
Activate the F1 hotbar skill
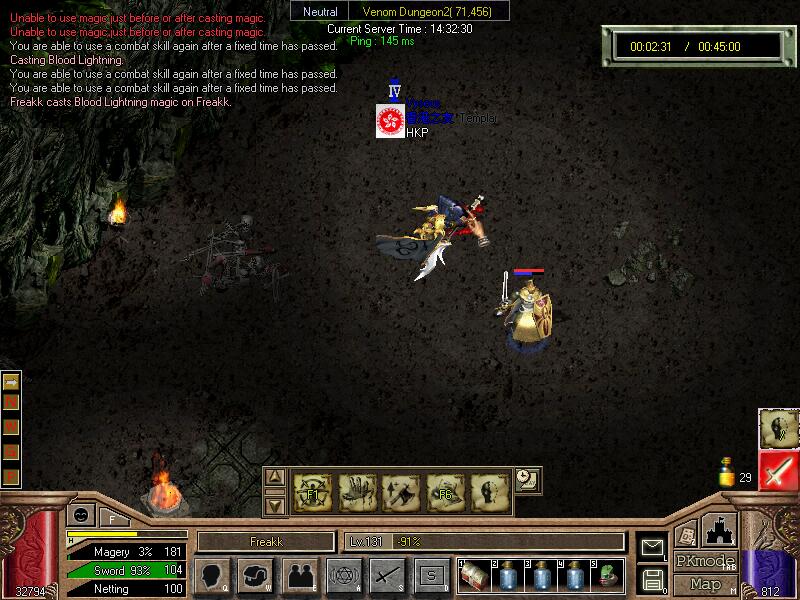312,490
